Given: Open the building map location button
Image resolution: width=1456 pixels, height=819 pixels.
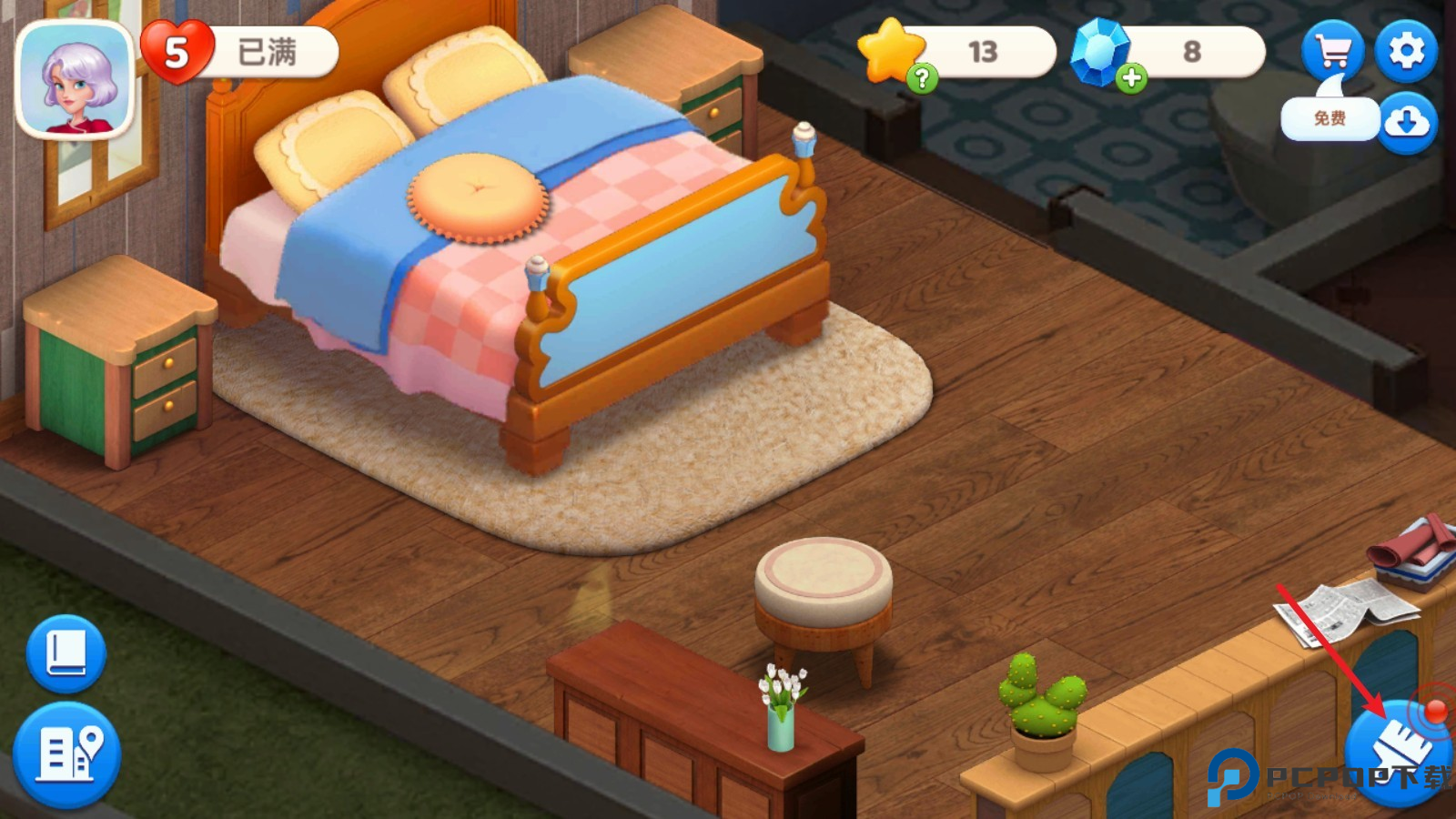Looking at the screenshot, I should (x=66, y=754).
